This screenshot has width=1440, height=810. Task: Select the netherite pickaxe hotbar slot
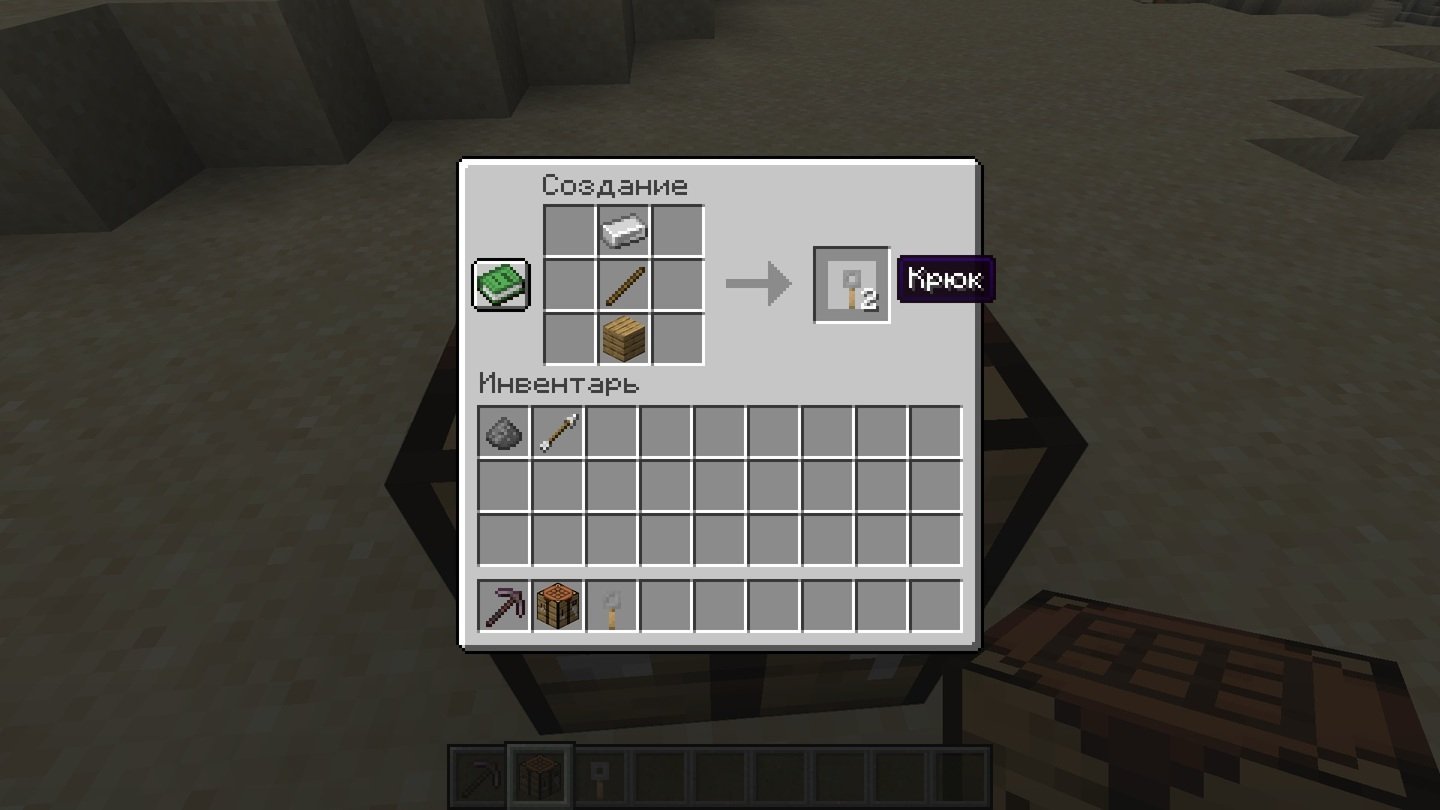(504, 606)
